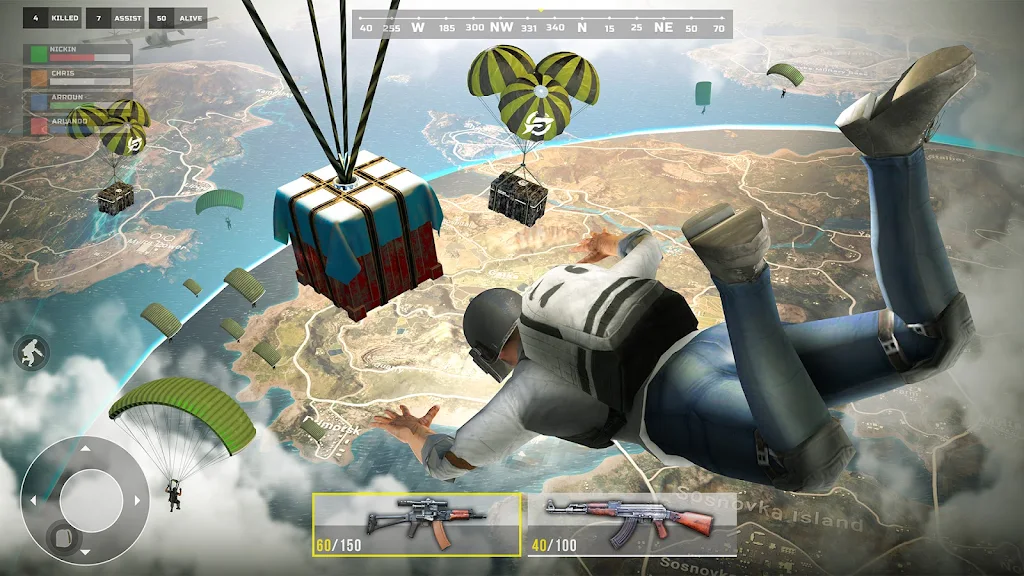Open the backpack icon by the joystick
The width and height of the screenshot is (1024, 576).
[62, 538]
